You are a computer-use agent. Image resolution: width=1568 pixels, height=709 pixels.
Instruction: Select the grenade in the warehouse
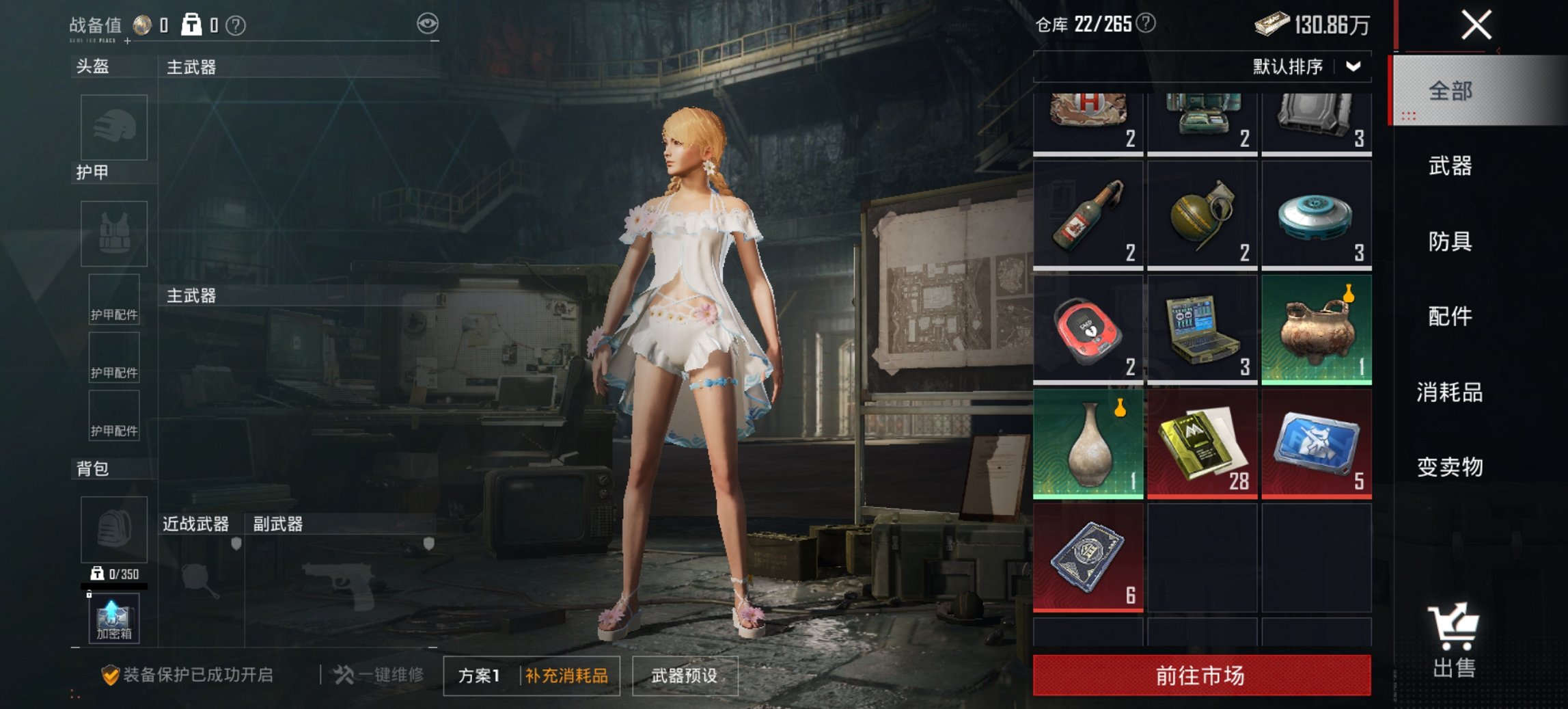coord(1202,219)
